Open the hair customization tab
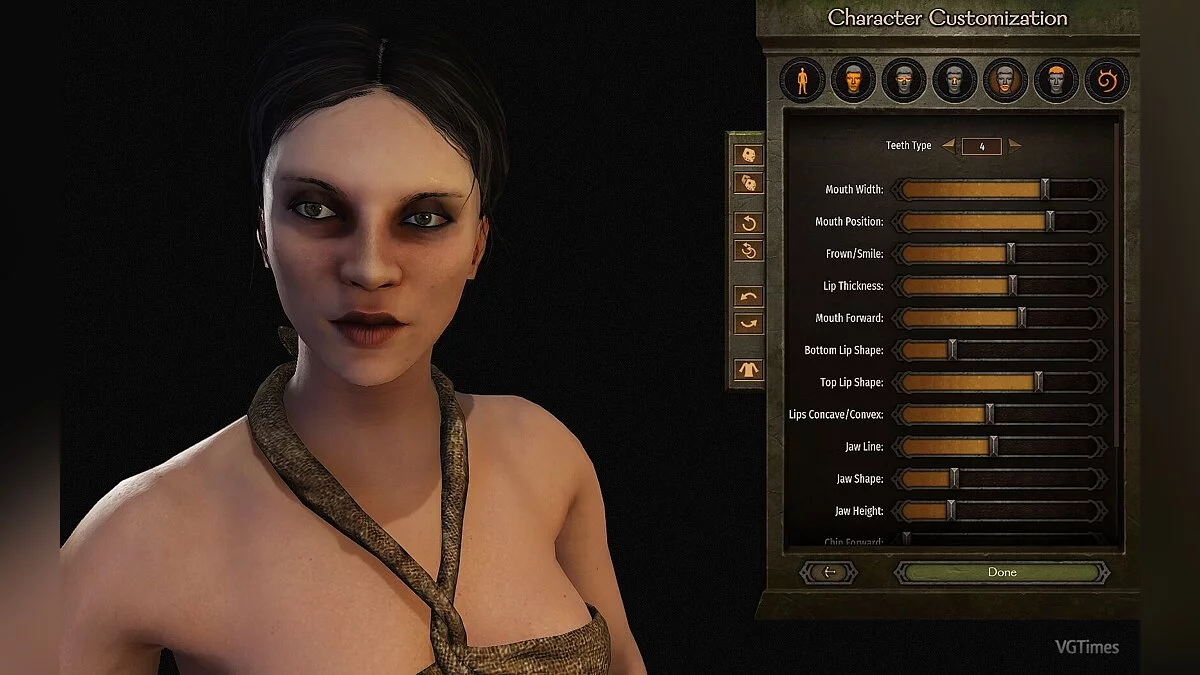Viewport: 1200px width, 675px height. 1056,80
